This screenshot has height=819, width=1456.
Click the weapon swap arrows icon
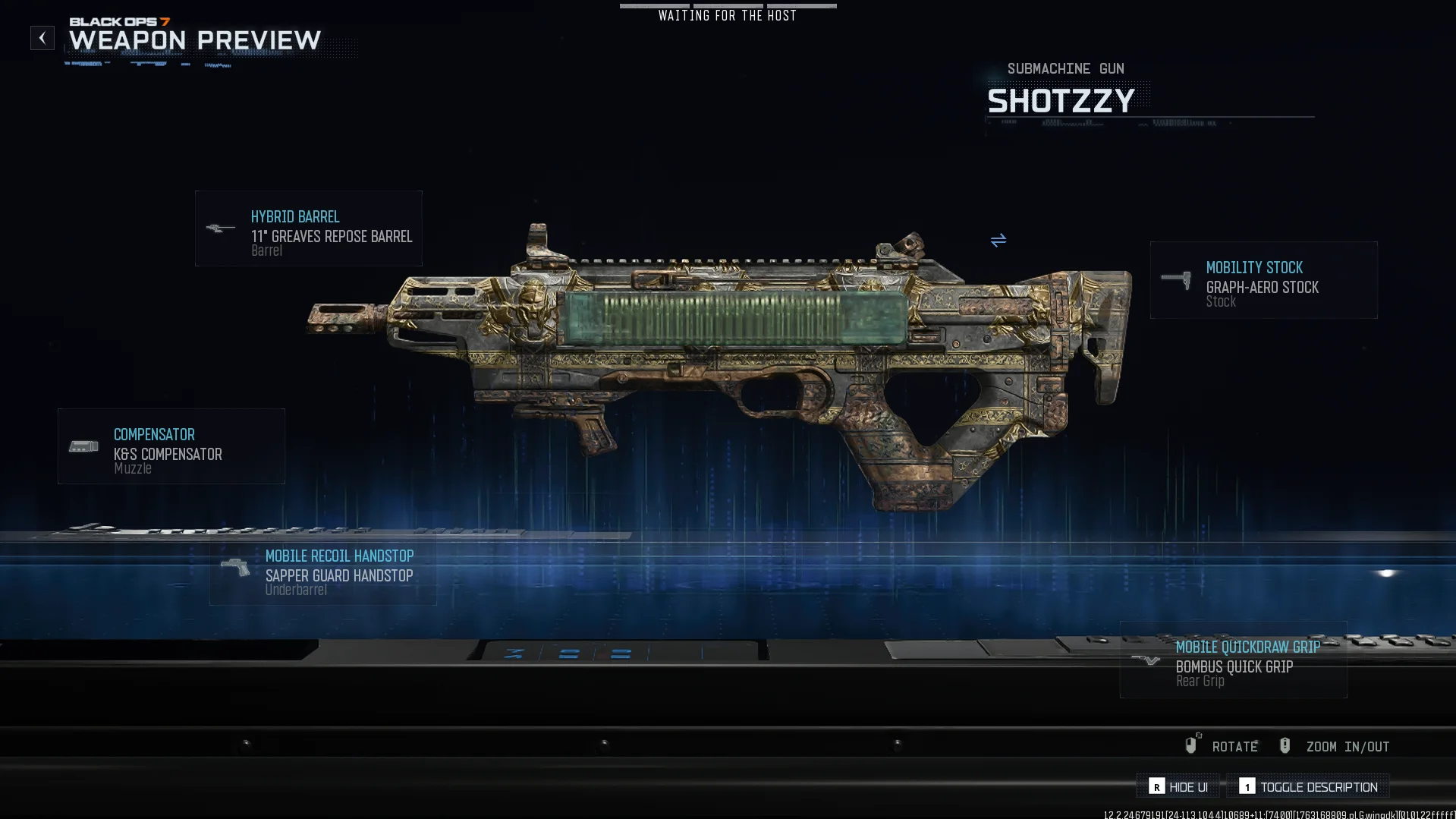(x=998, y=241)
